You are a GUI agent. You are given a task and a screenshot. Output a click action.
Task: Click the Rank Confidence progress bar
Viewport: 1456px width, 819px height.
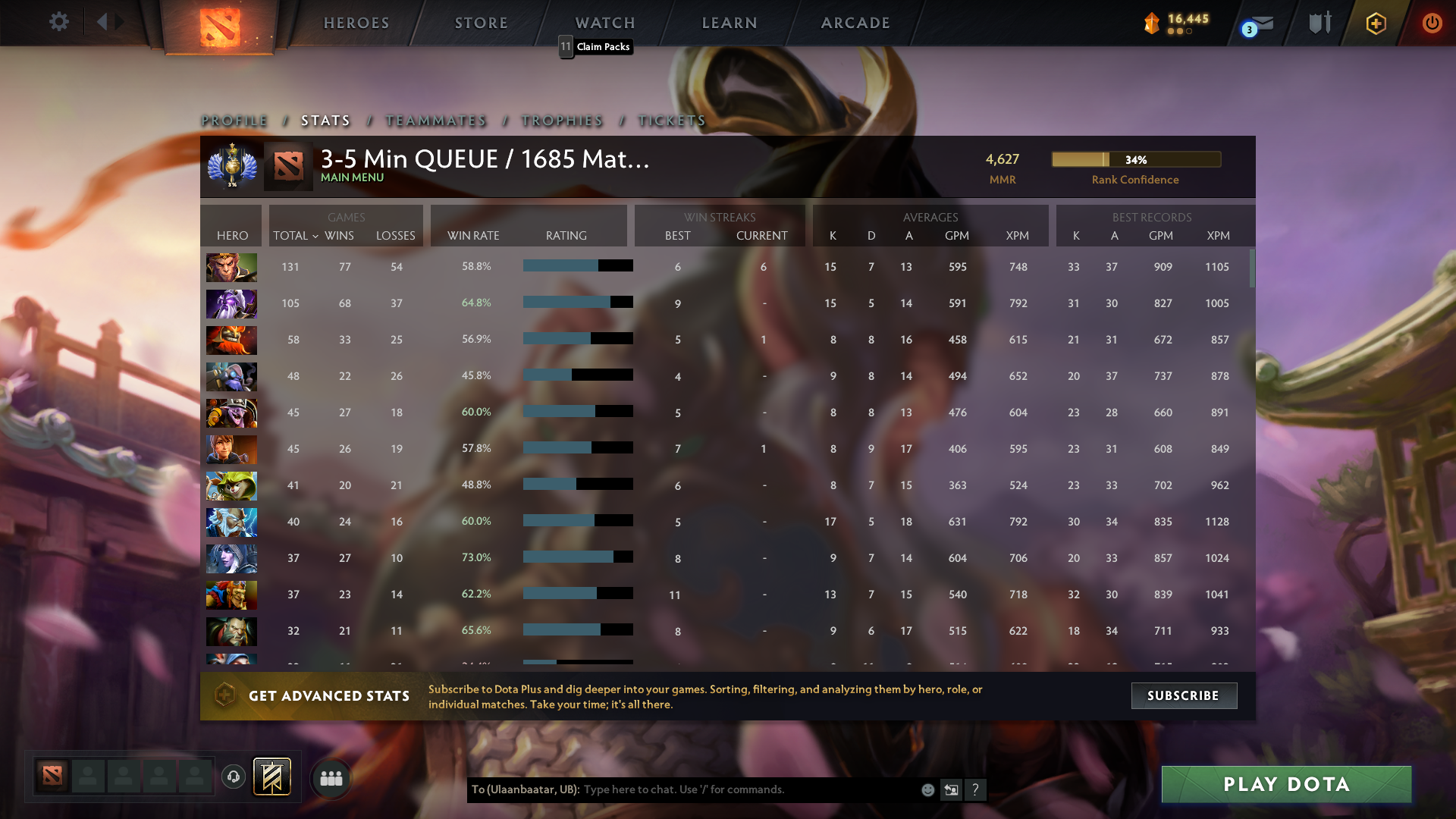click(x=1136, y=159)
